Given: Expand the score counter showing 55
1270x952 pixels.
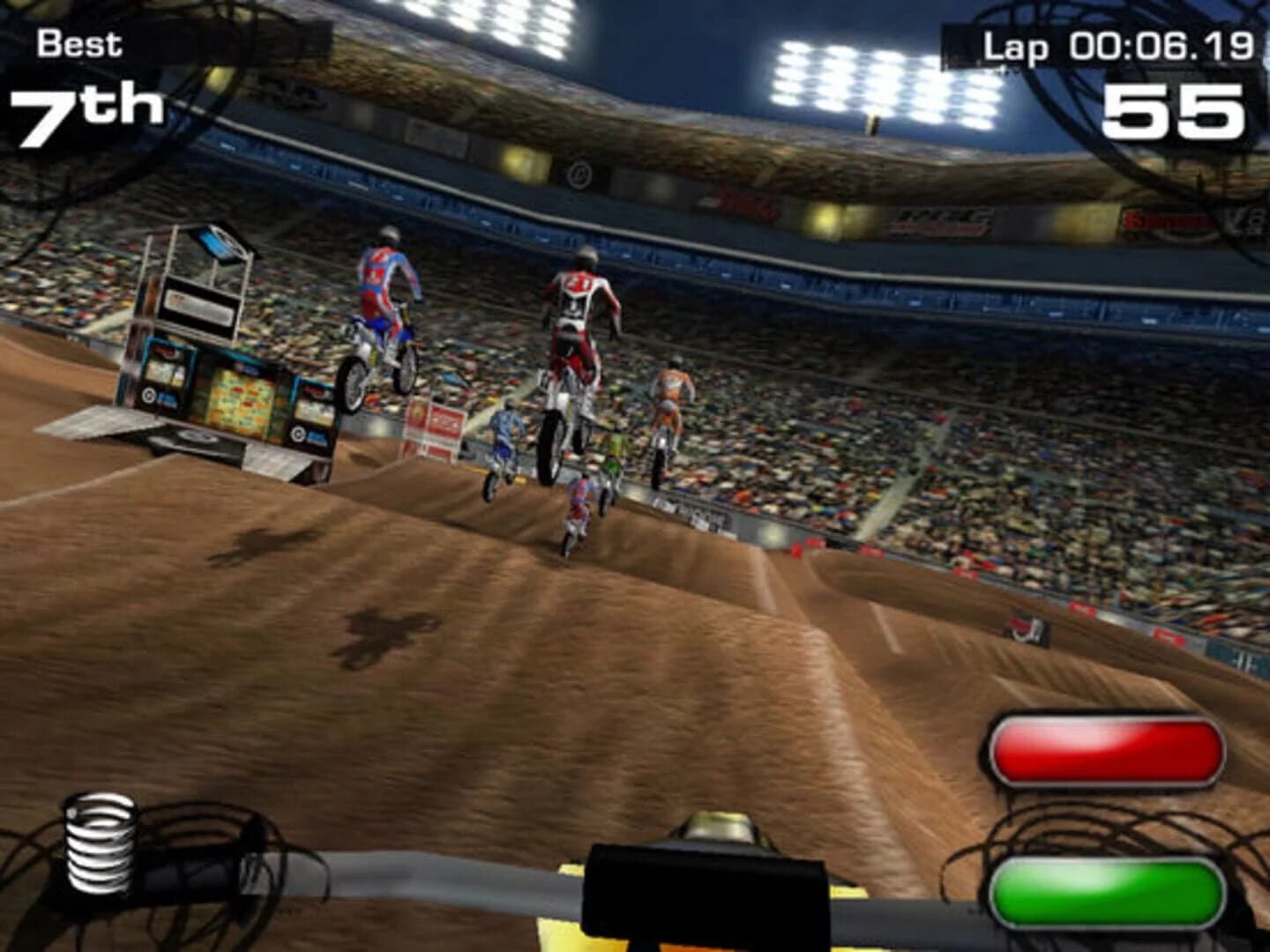Looking at the screenshot, I should pos(1173,110).
